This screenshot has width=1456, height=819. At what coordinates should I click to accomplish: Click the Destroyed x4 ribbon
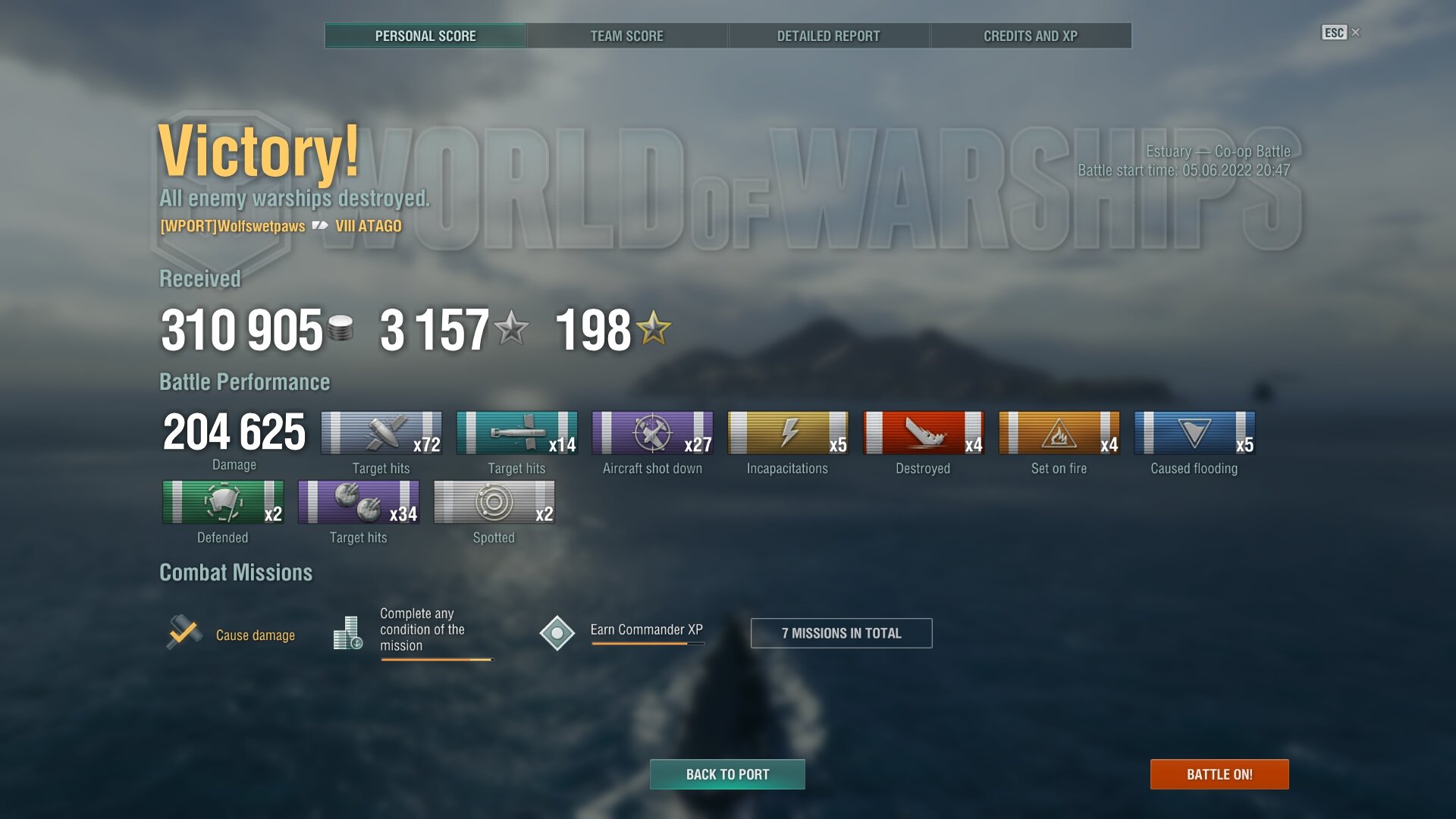click(x=923, y=433)
